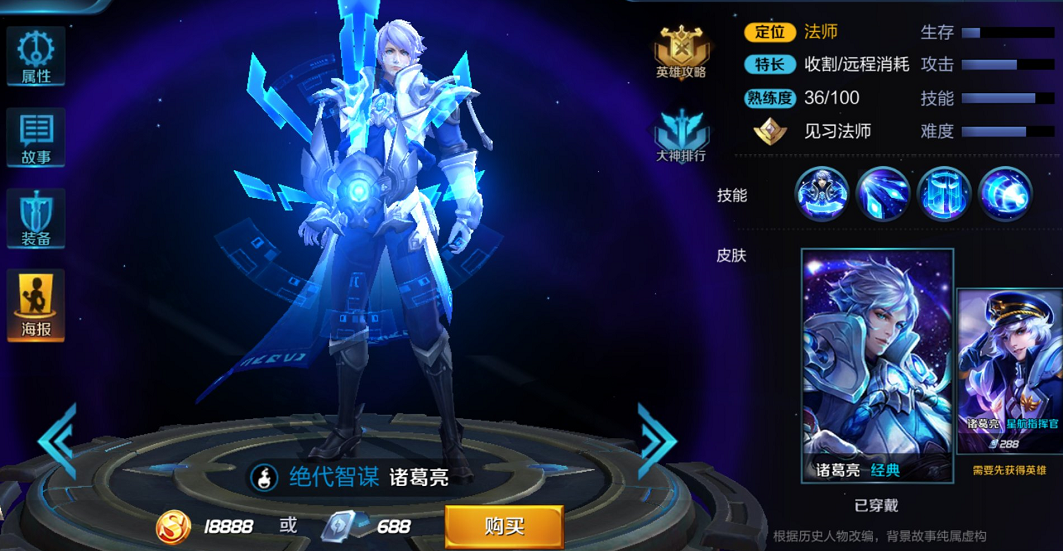
Task: Select the glowing blue orb skill icon
Action: click(1005, 194)
